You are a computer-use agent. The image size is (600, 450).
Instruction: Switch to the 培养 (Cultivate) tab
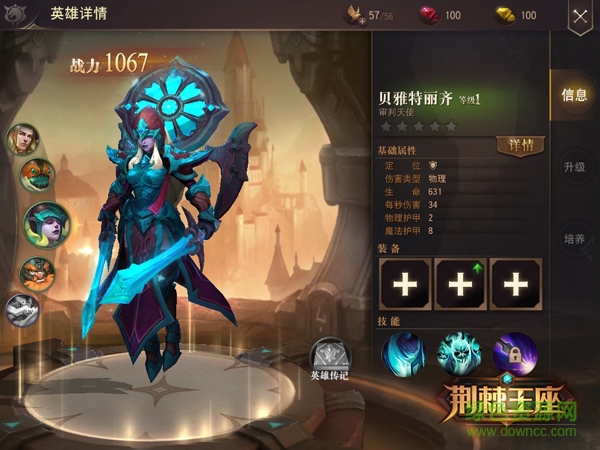tap(575, 241)
